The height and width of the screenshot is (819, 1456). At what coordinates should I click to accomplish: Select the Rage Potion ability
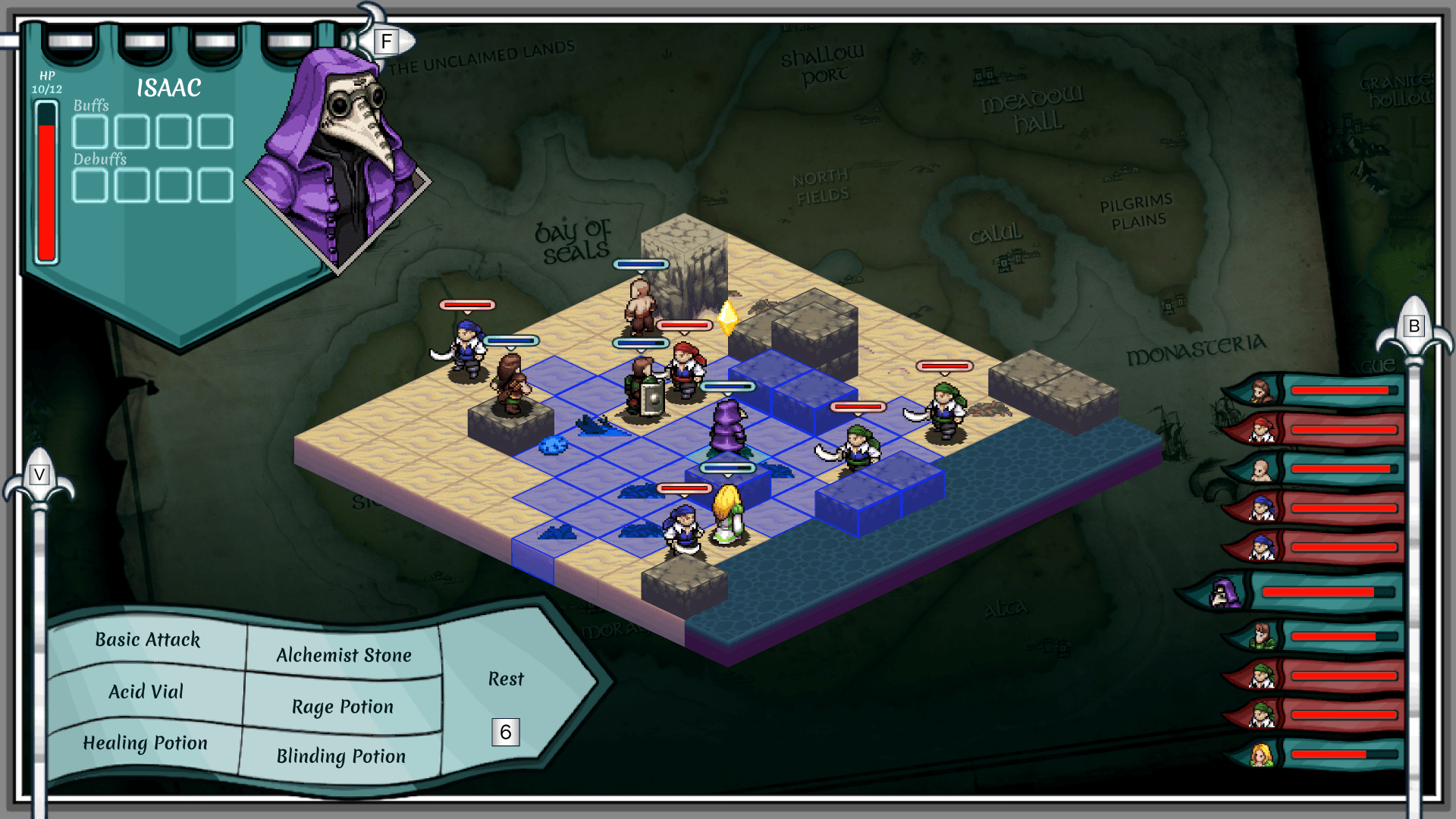coord(343,707)
